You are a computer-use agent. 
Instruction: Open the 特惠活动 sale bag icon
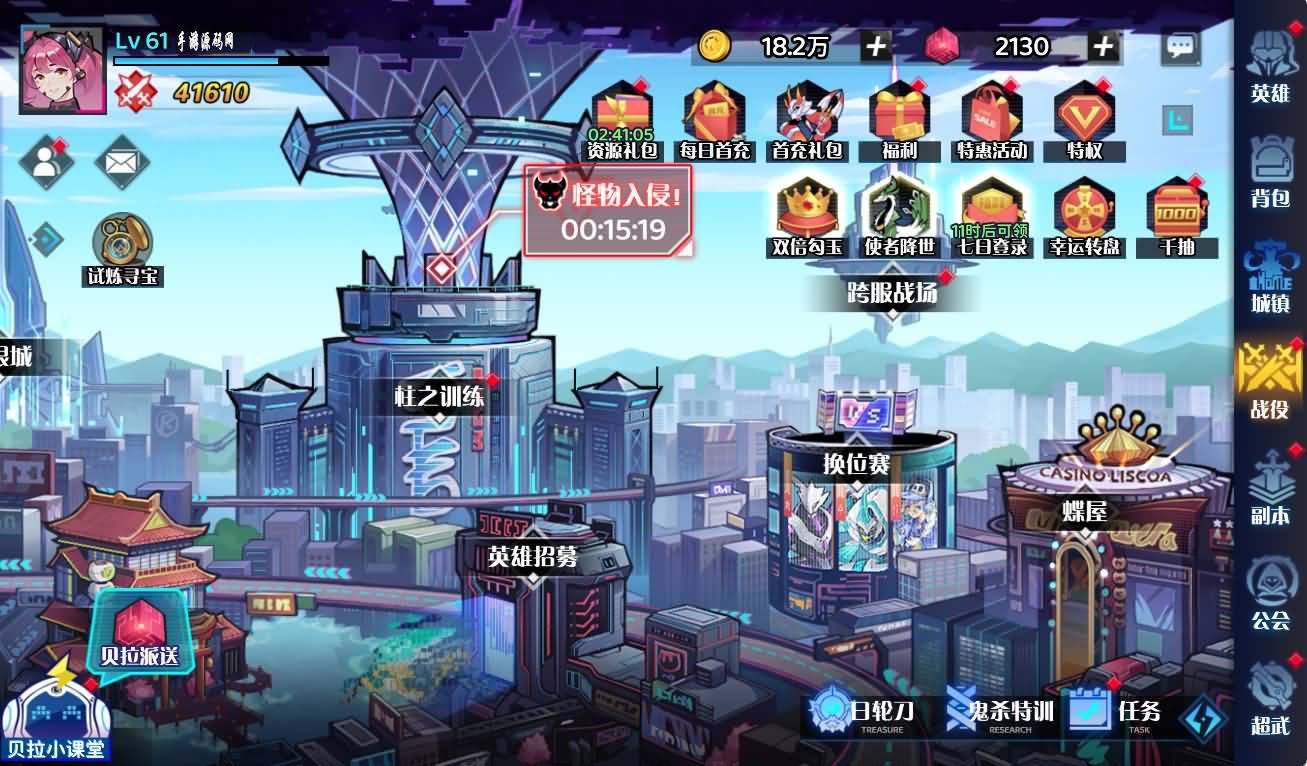tap(991, 112)
